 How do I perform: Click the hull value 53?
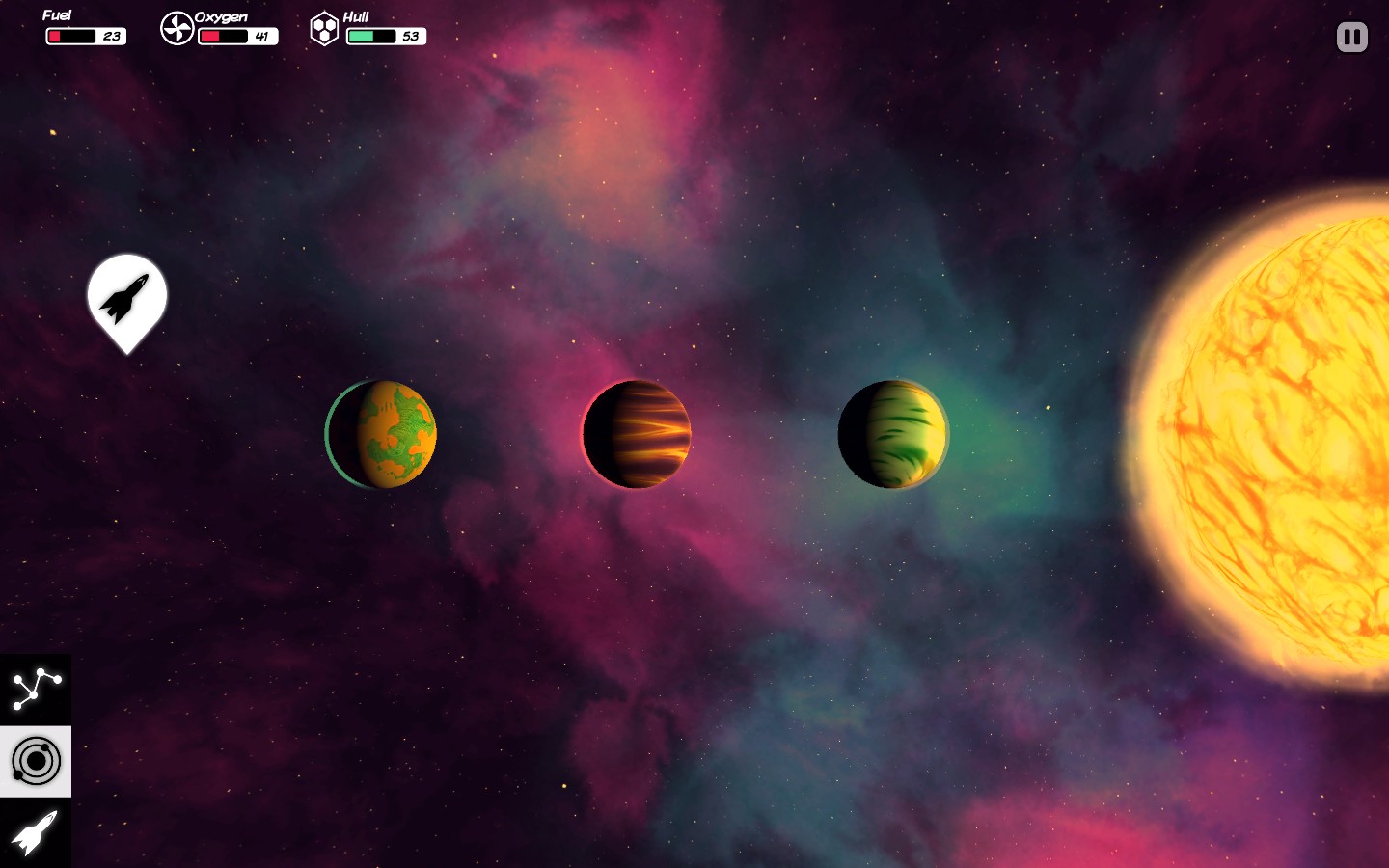(410, 37)
